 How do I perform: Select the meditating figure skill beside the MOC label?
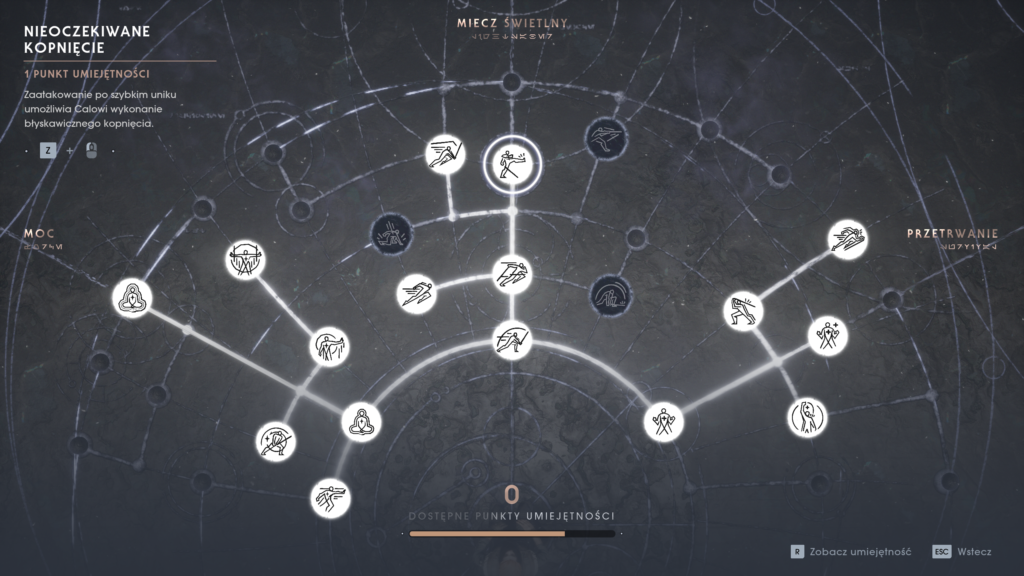[132, 299]
